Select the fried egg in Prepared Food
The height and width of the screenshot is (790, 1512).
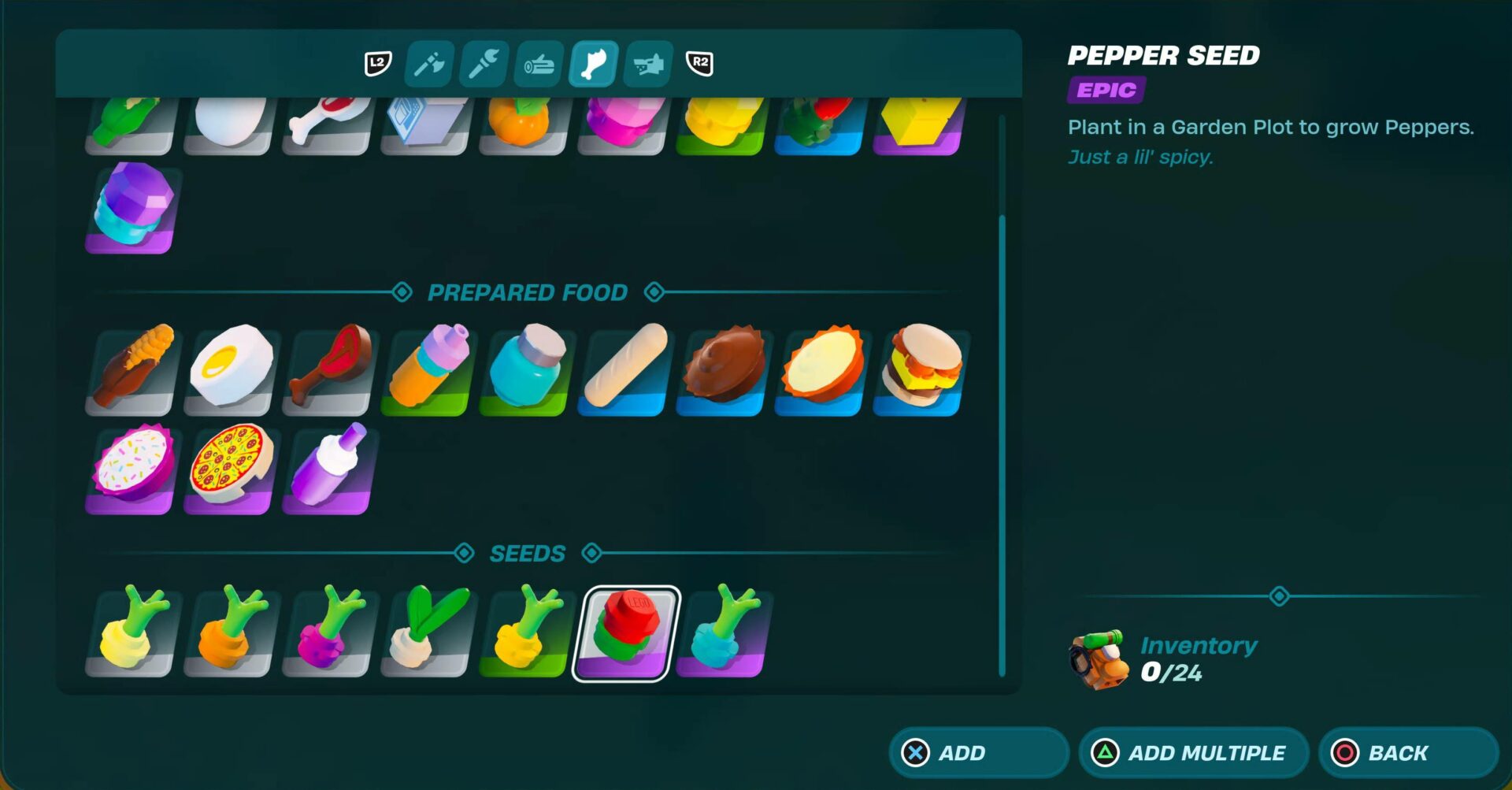[x=228, y=370]
